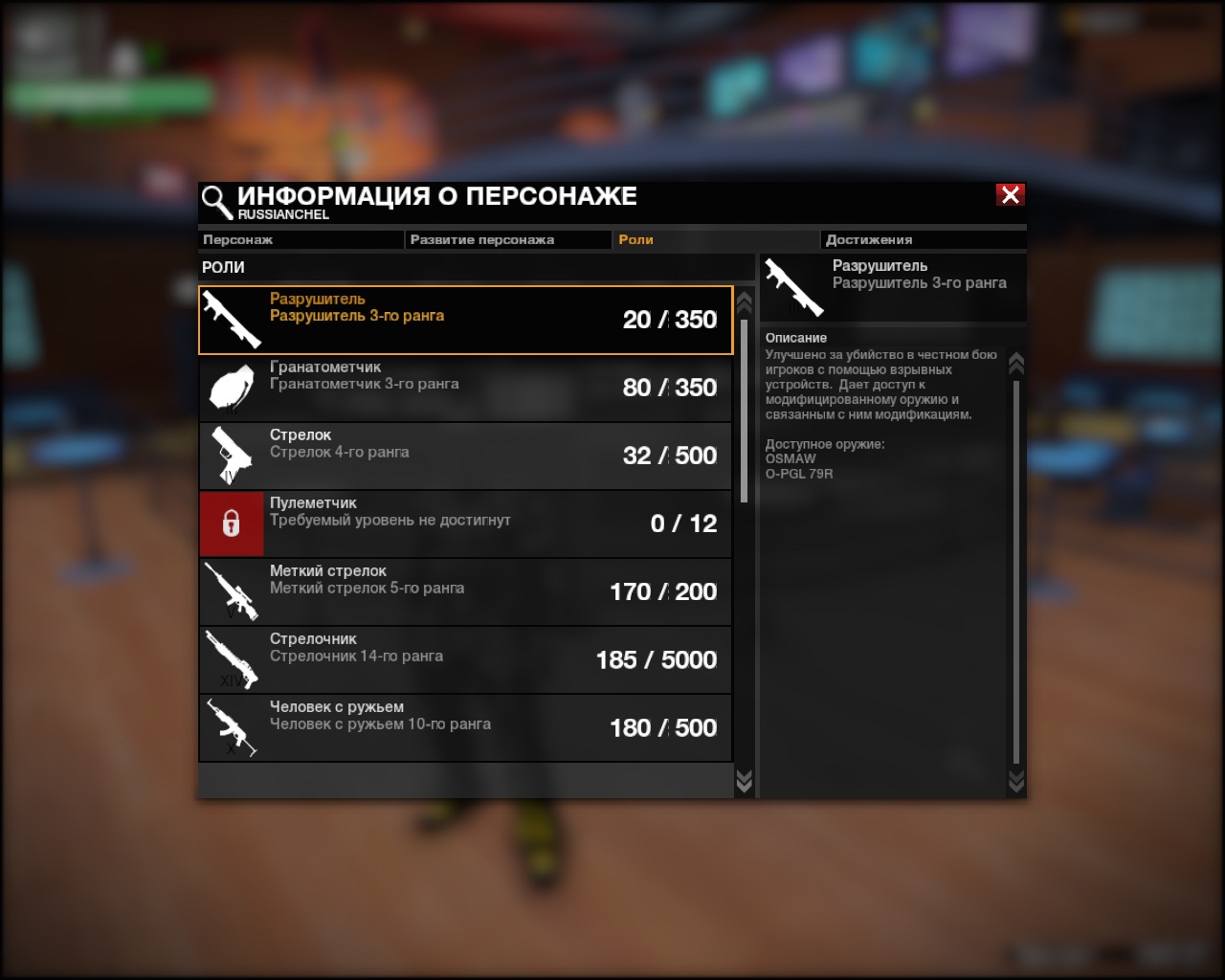Click the description panel scroll-up arrow
Viewport: 1225px width, 980px height.
click(1016, 363)
